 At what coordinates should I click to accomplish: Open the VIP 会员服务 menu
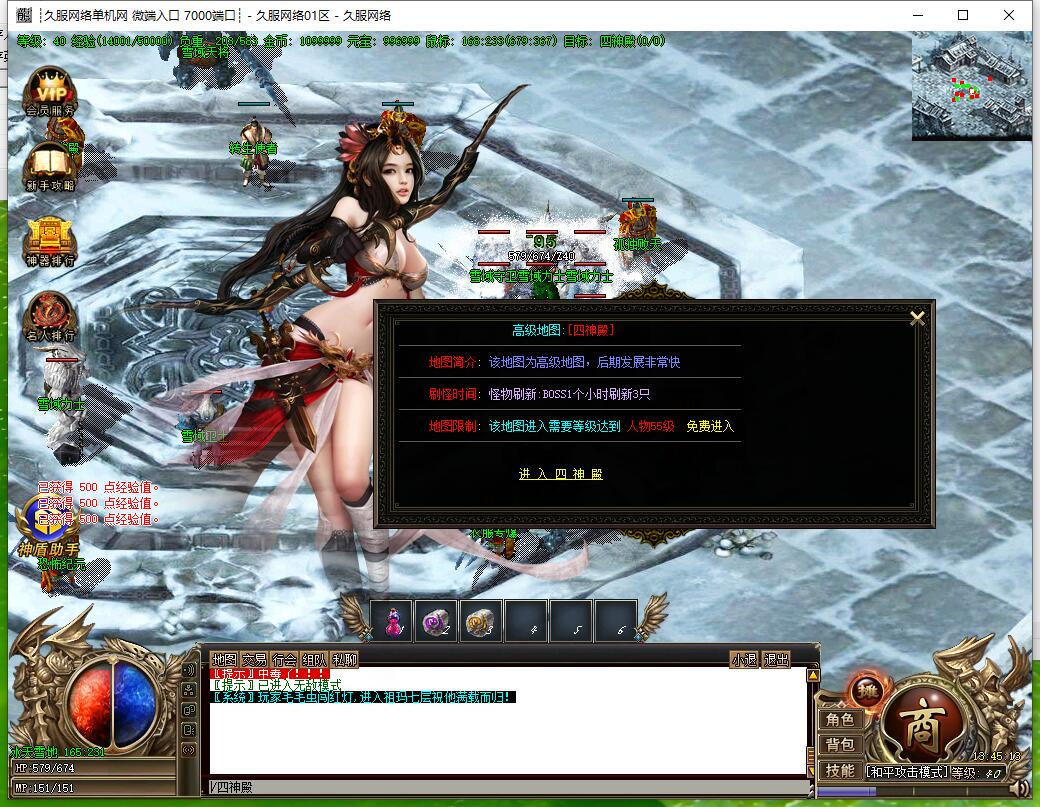[x=50, y=93]
